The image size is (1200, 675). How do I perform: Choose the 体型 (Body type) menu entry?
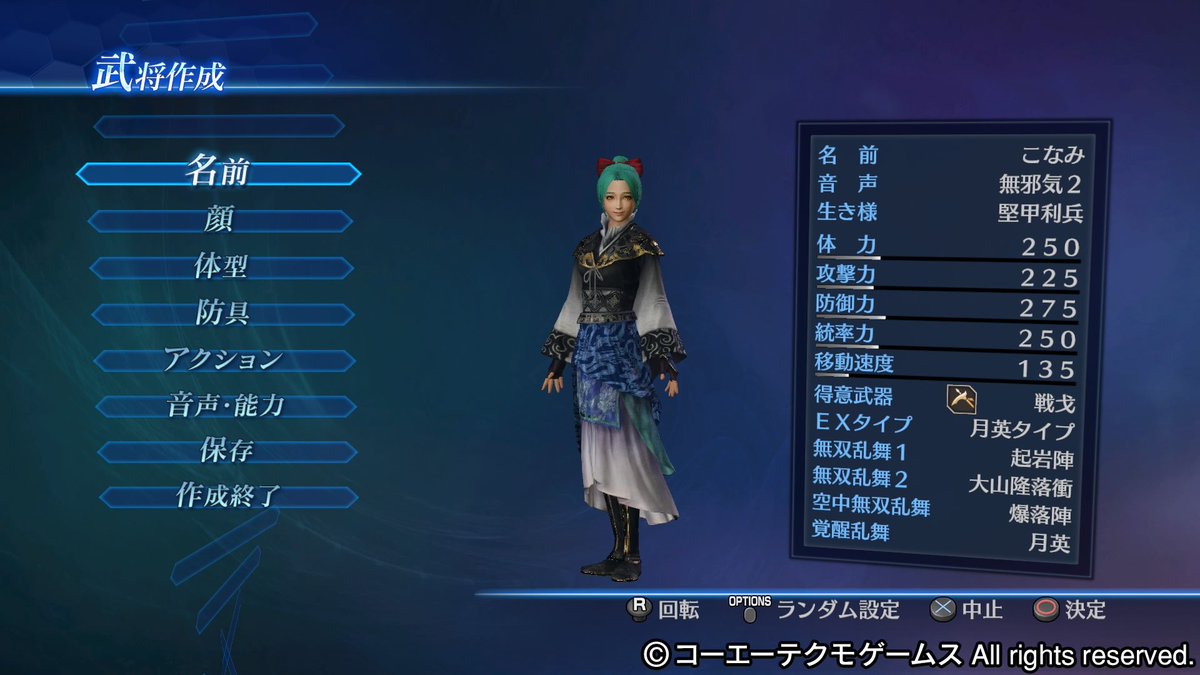click(221, 268)
